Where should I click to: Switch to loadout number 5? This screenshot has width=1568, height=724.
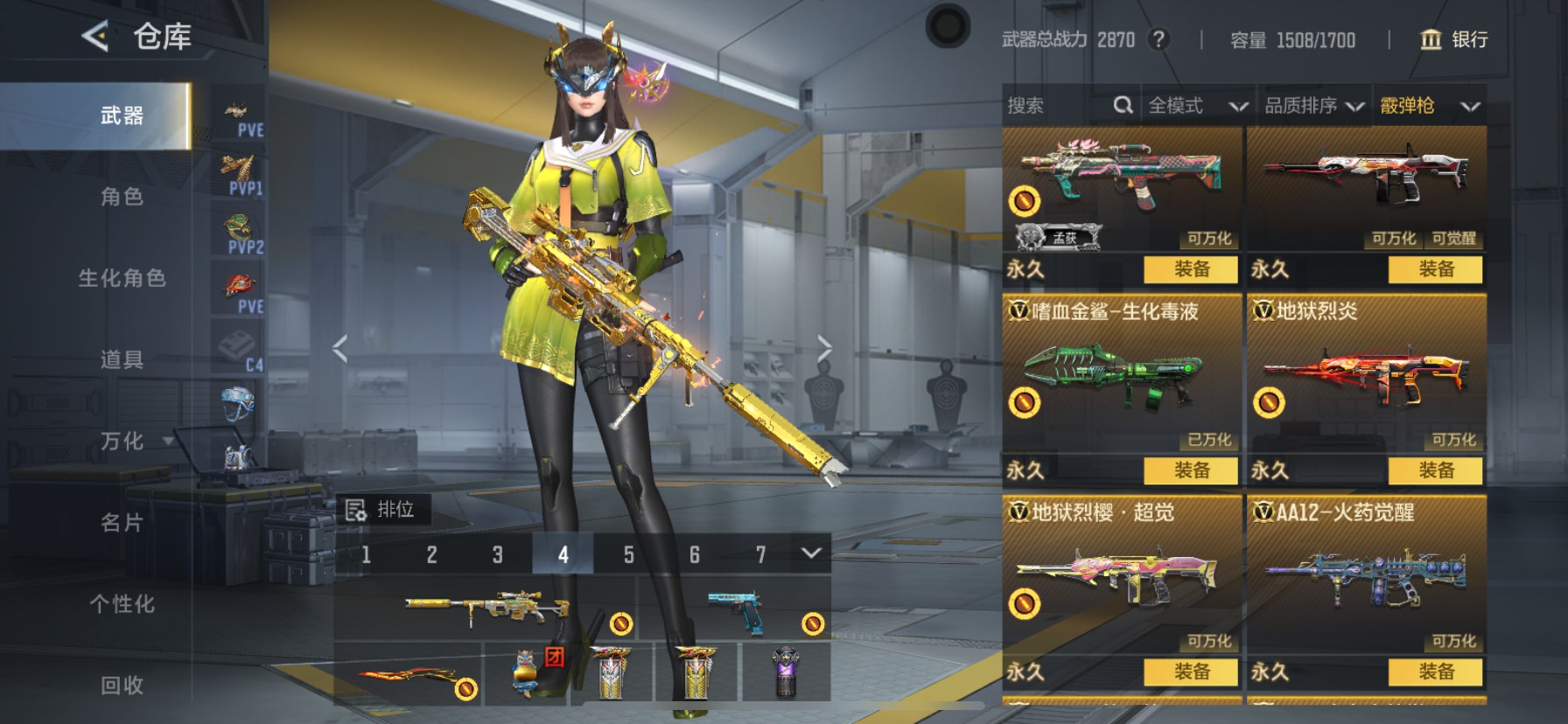pyautogui.click(x=628, y=554)
